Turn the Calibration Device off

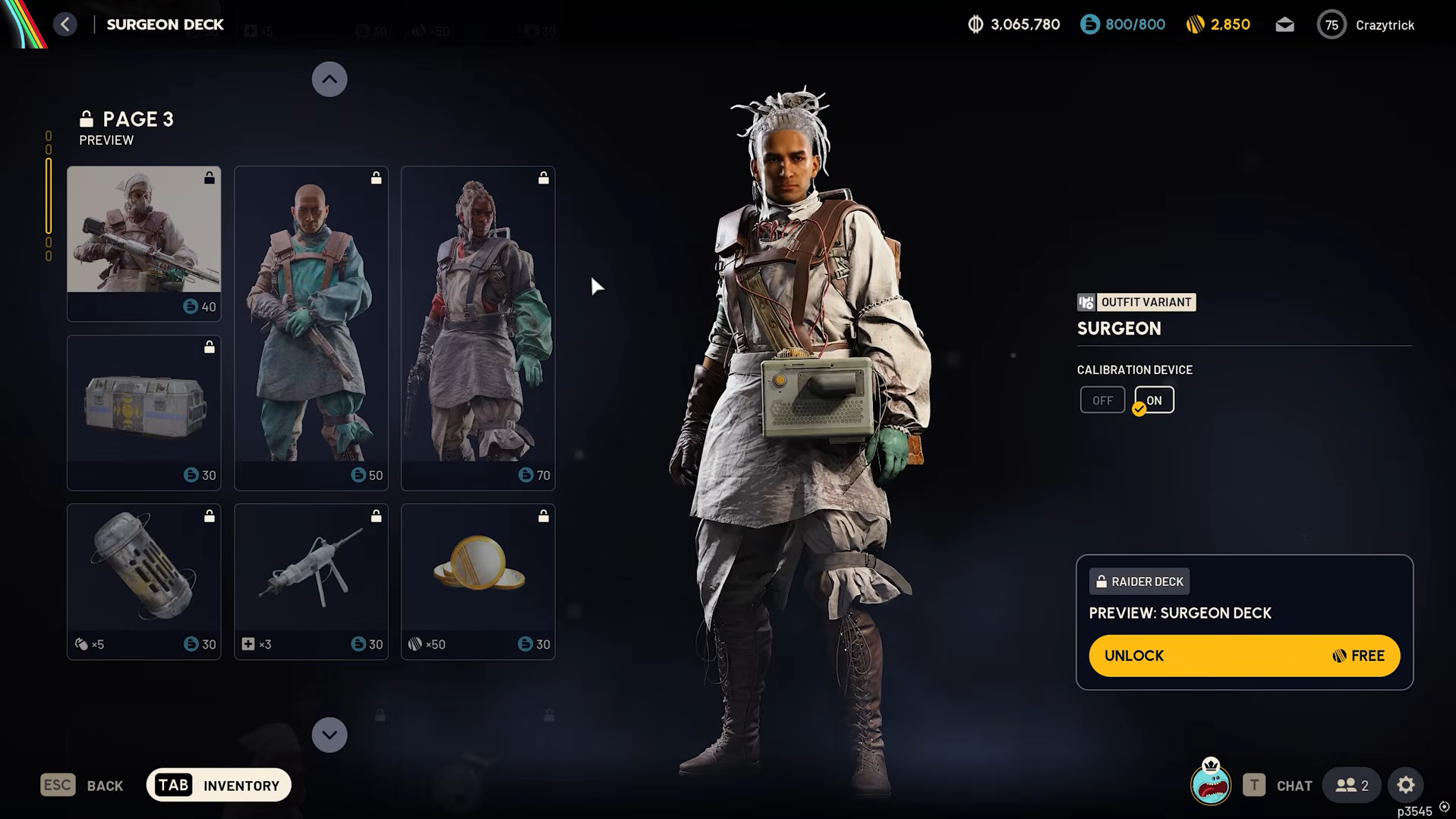tap(1102, 400)
